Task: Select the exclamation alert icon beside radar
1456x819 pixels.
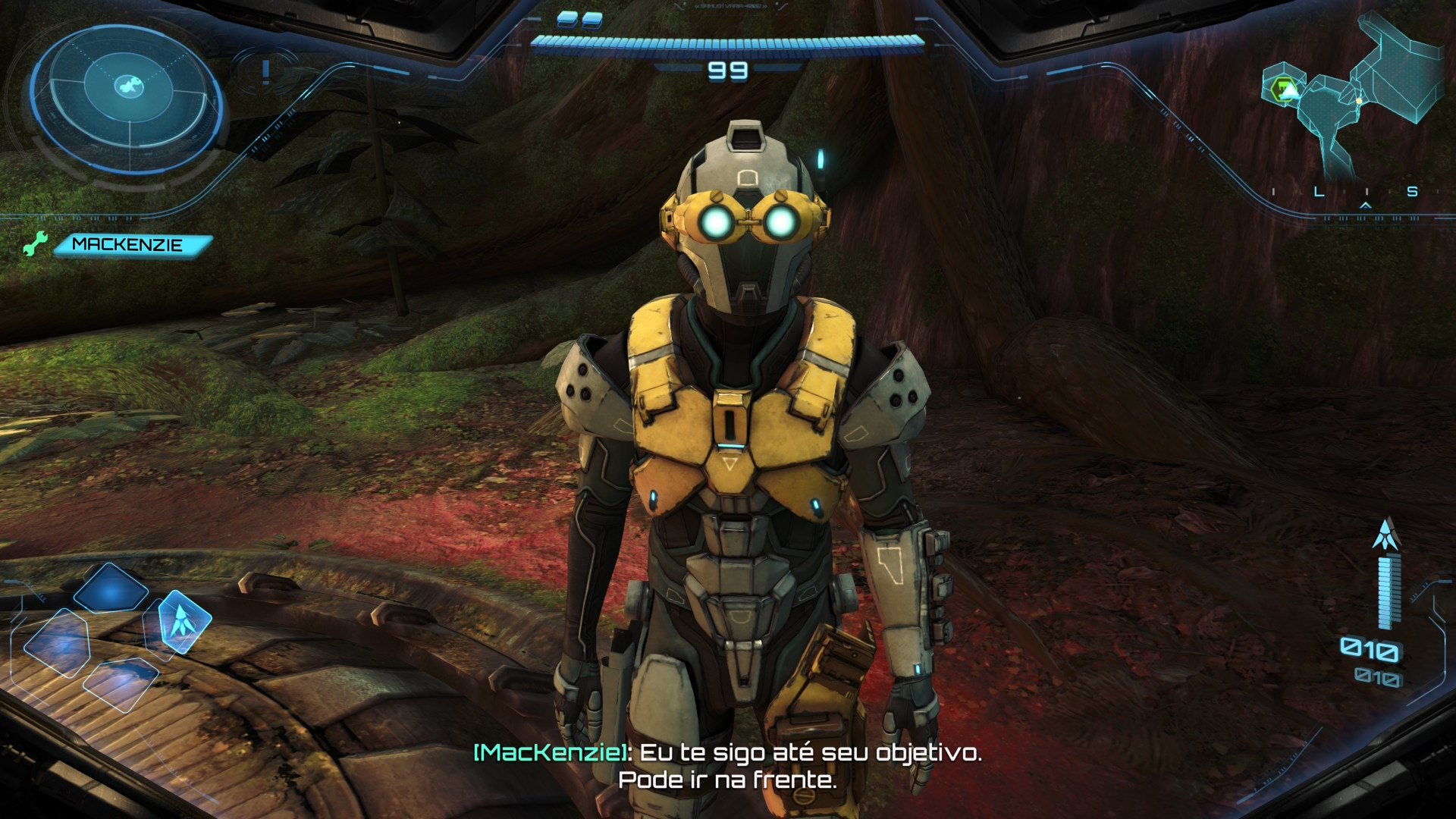Action: 265,72
